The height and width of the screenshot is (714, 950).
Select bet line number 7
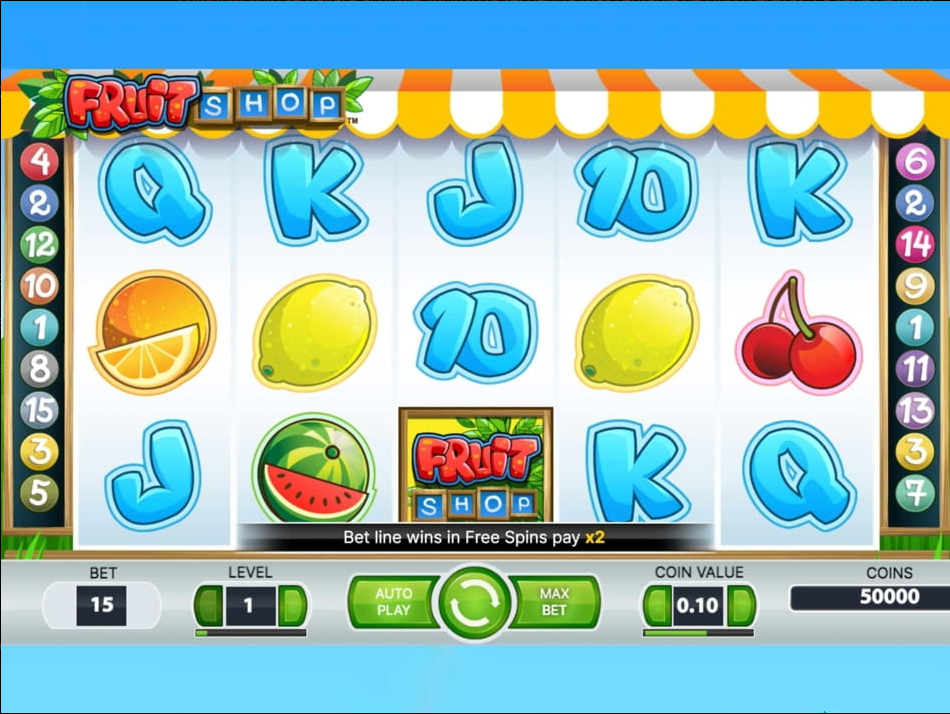(x=914, y=493)
